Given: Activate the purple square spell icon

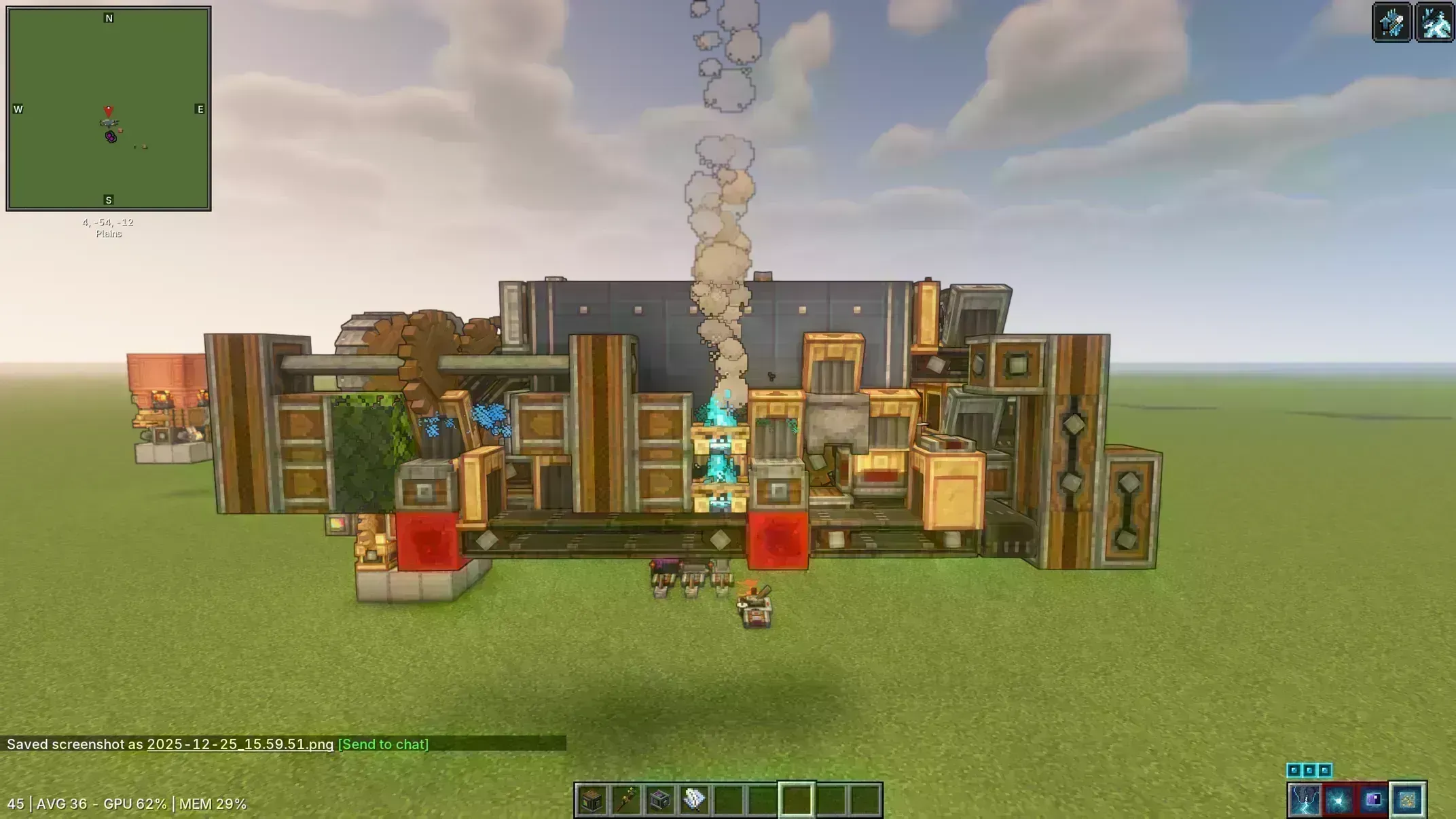Looking at the screenshot, I should click(x=1373, y=801).
